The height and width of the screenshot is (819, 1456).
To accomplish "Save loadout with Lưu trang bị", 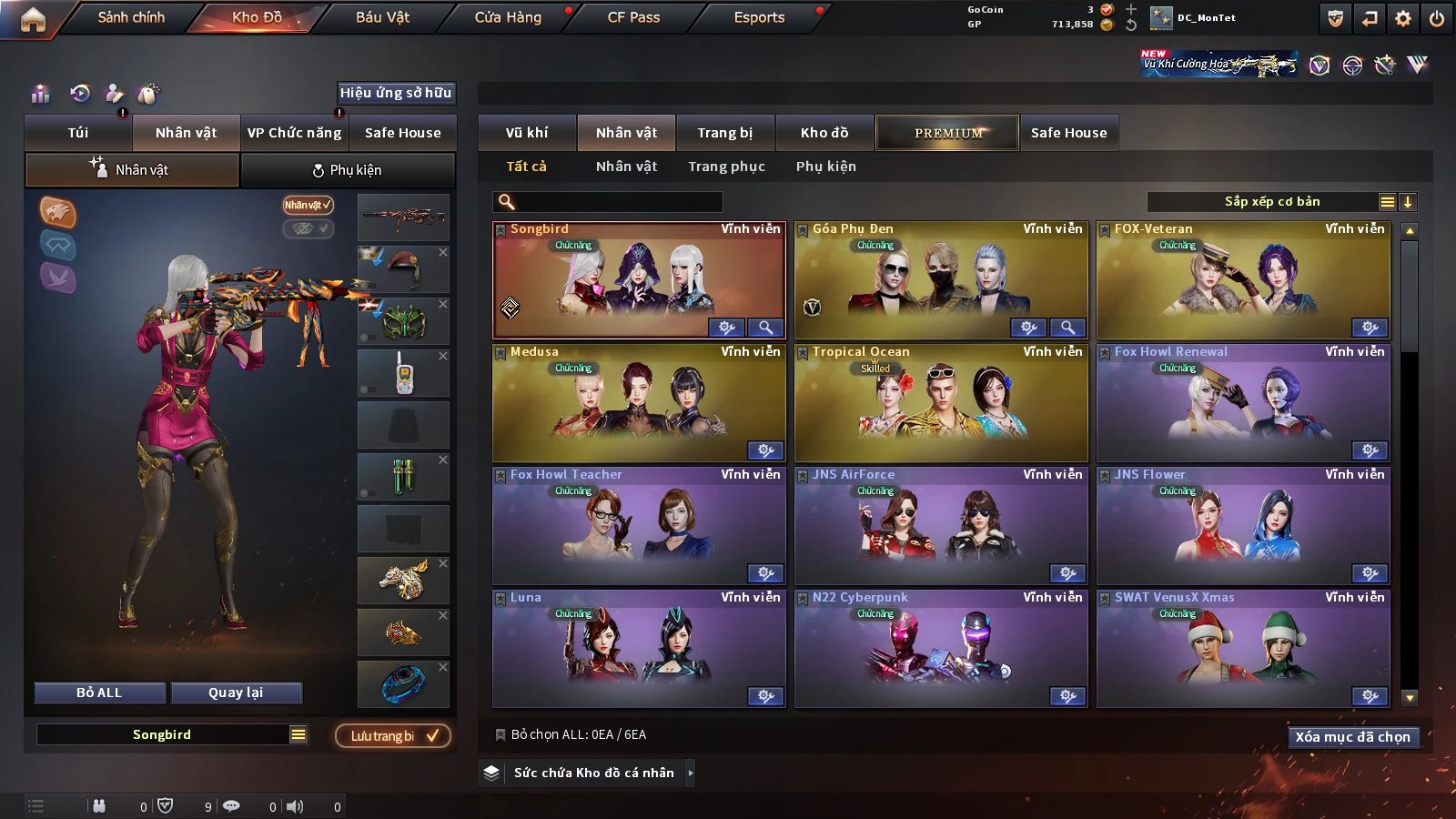I will coord(394,735).
